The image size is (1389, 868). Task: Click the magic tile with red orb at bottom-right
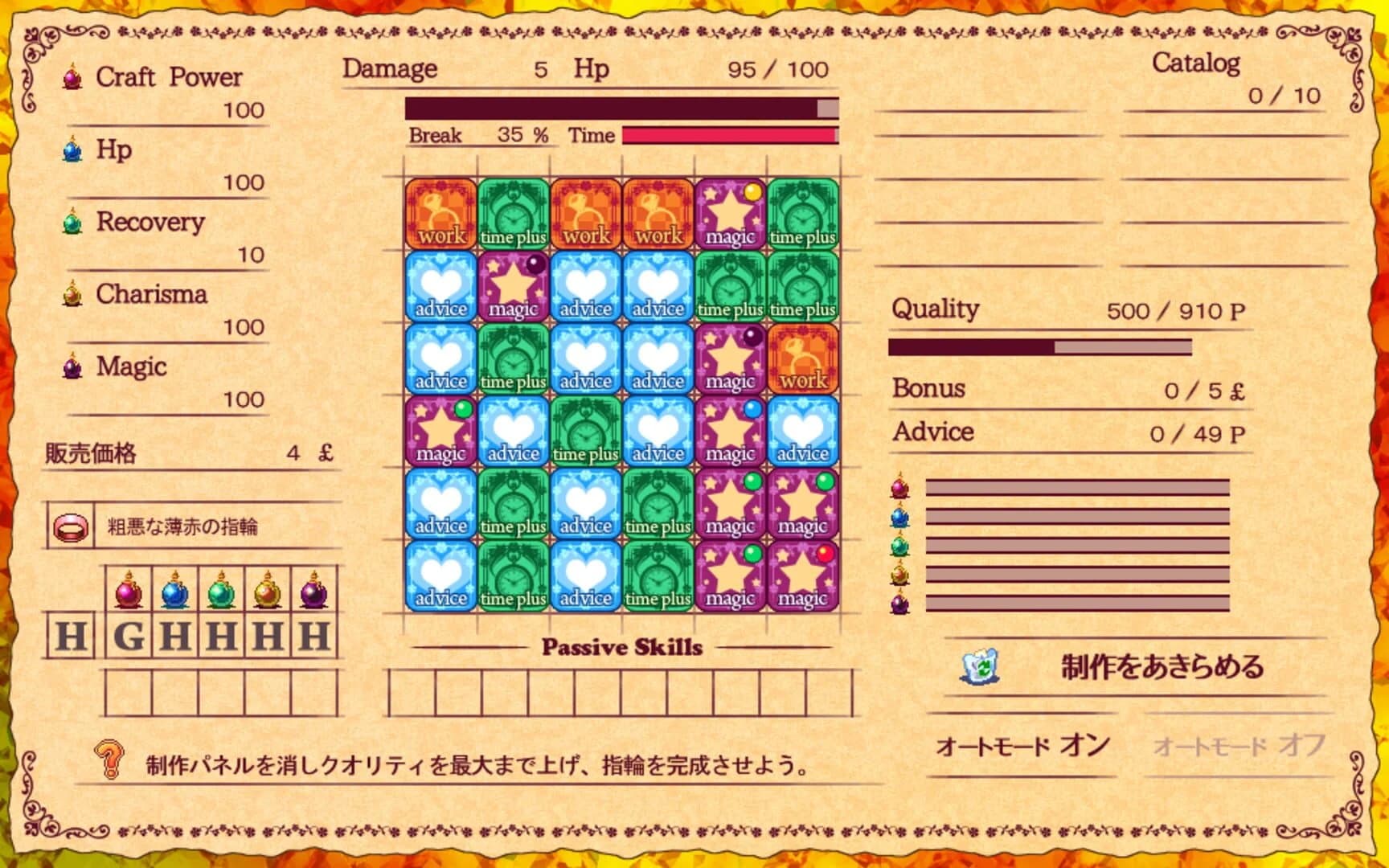802,577
